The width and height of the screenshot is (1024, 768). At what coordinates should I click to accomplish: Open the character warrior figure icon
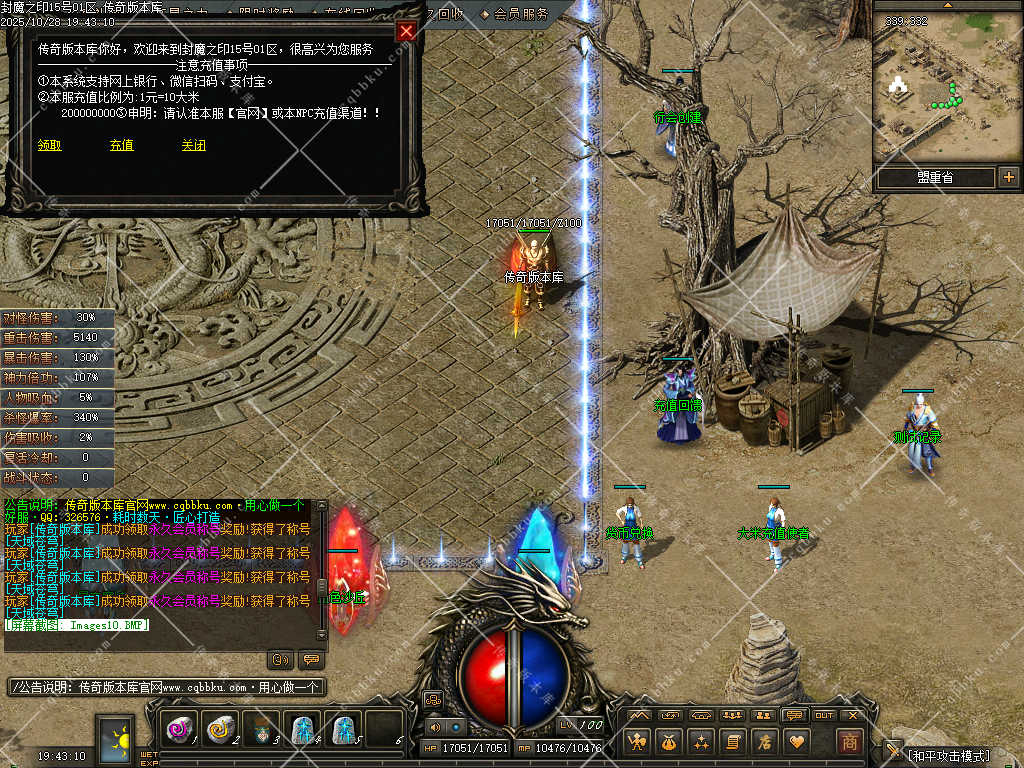pyautogui.click(x=636, y=742)
